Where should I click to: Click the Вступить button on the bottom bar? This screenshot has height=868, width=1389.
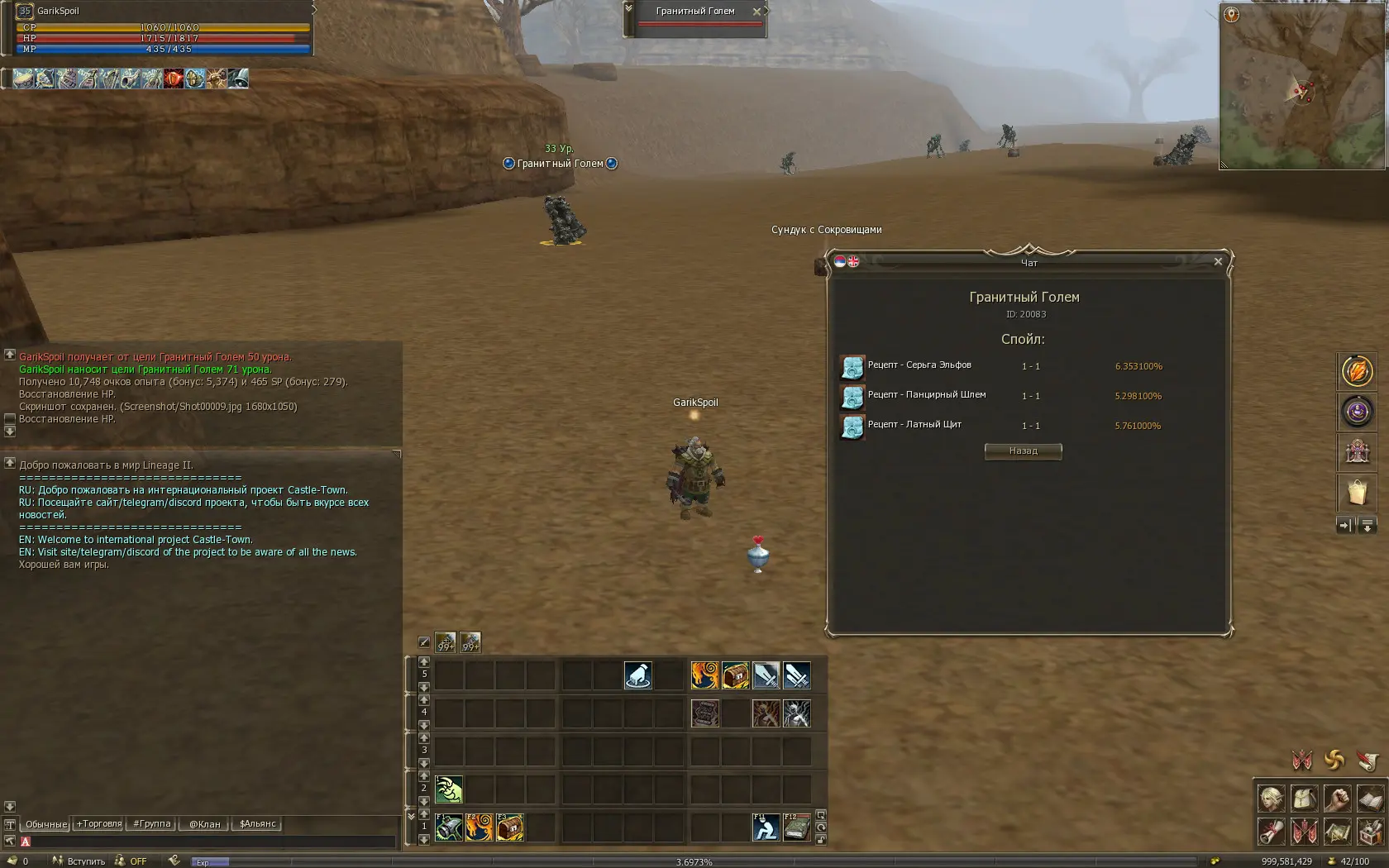pyautogui.click(x=85, y=861)
